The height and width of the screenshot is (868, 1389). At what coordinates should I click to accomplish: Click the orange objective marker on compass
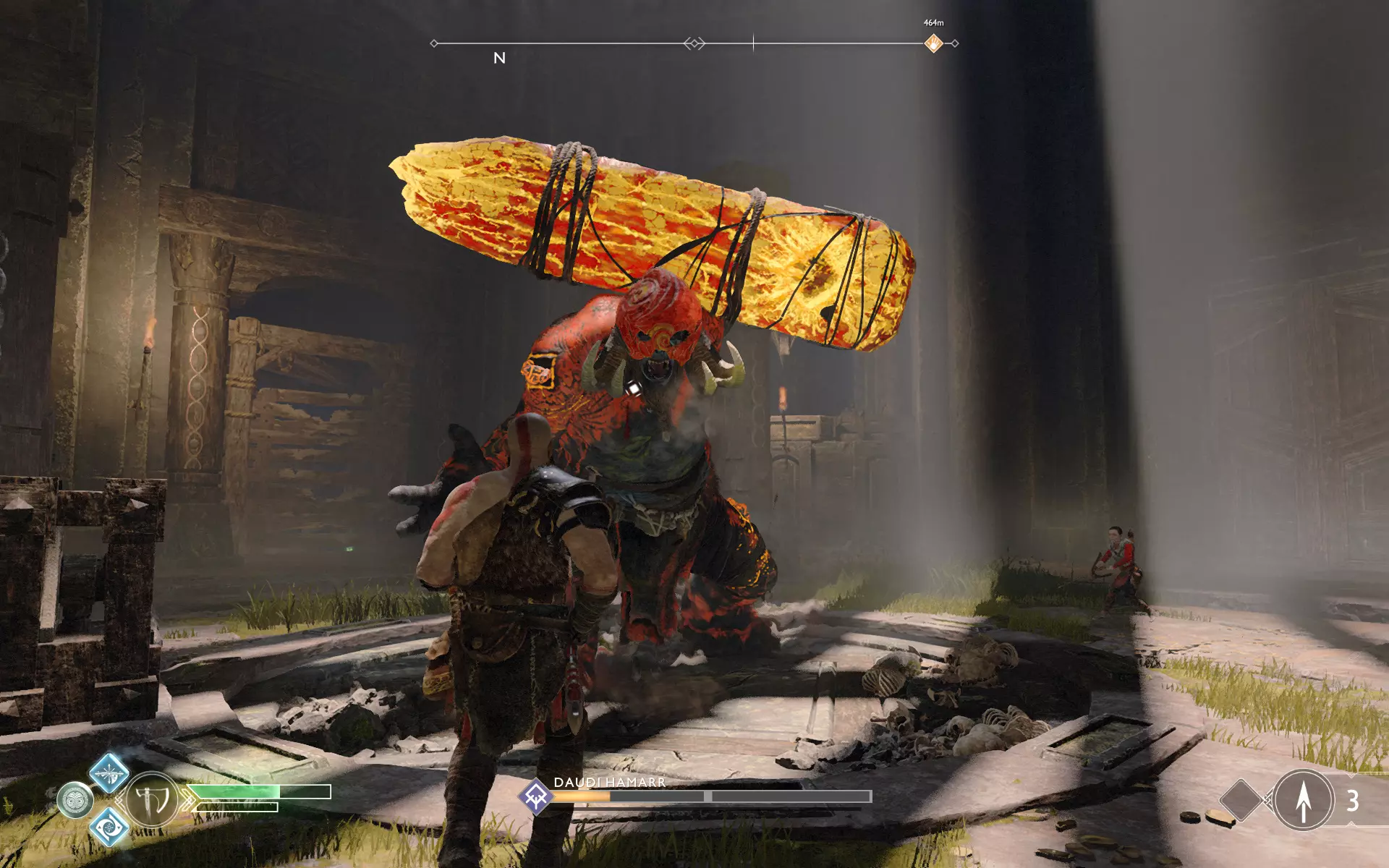[x=933, y=43]
